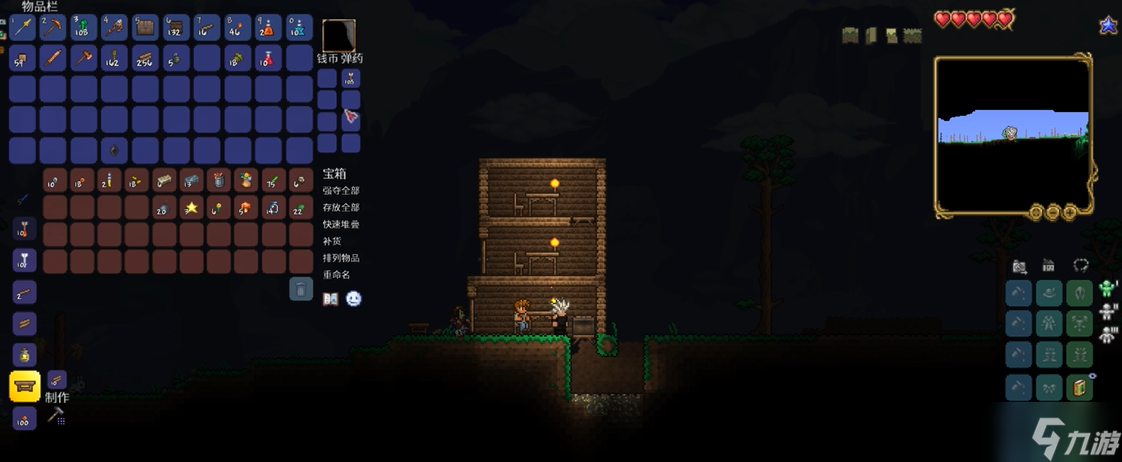Toggle crafting window with hammer icon

click(x=56, y=414)
